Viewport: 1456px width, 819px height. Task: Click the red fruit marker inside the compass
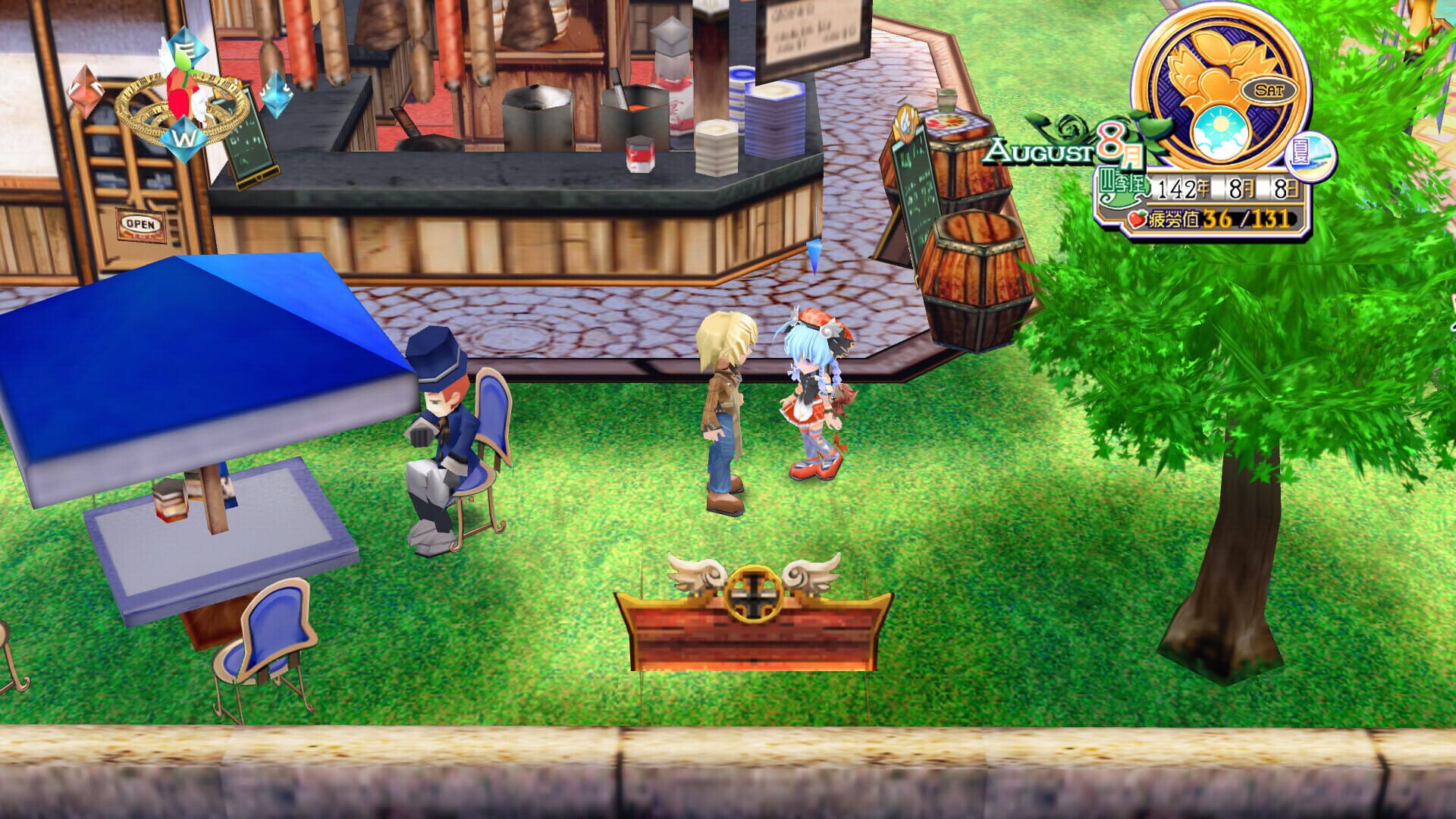[181, 94]
